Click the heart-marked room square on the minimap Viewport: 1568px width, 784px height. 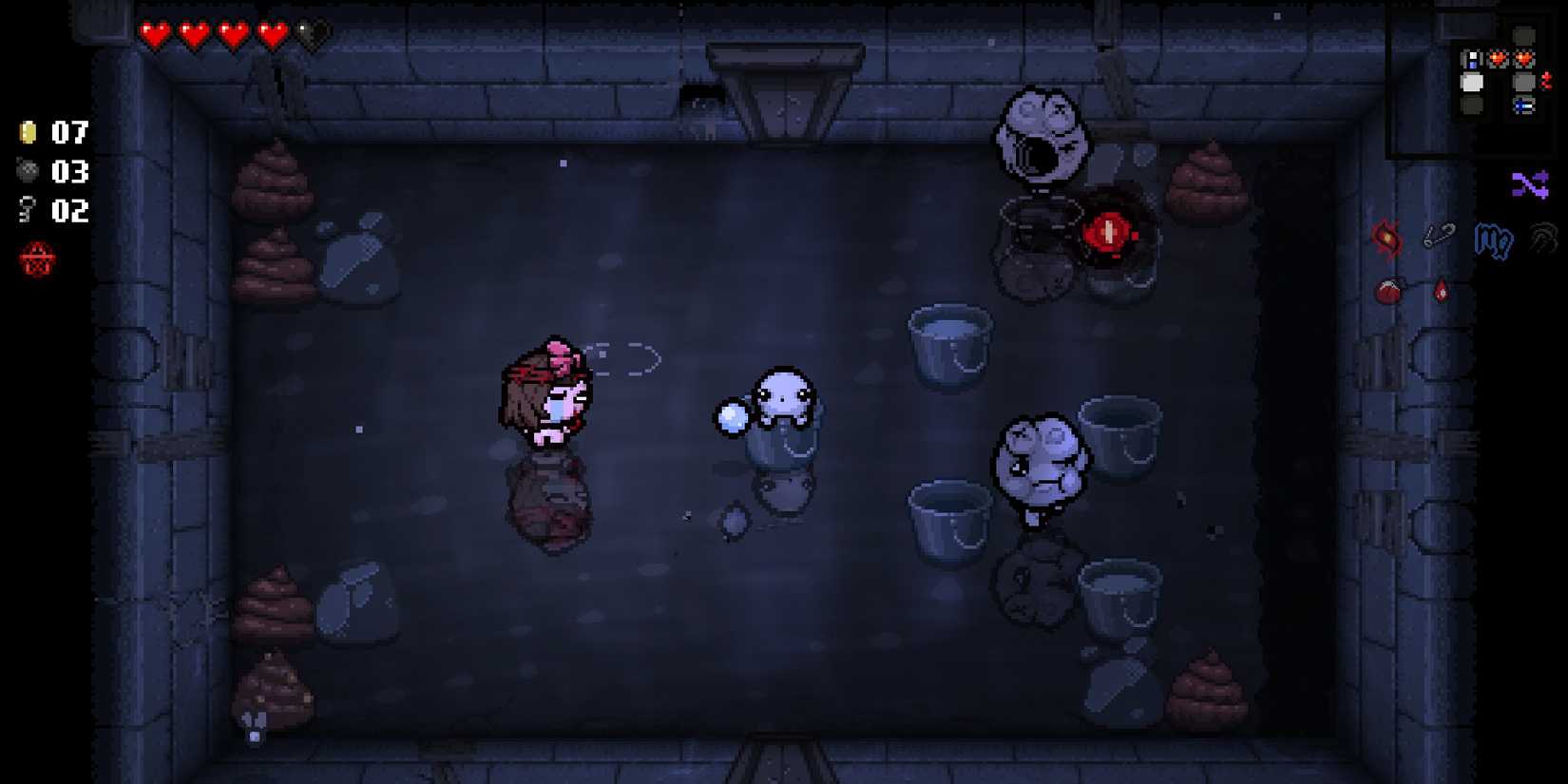(1497, 57)
